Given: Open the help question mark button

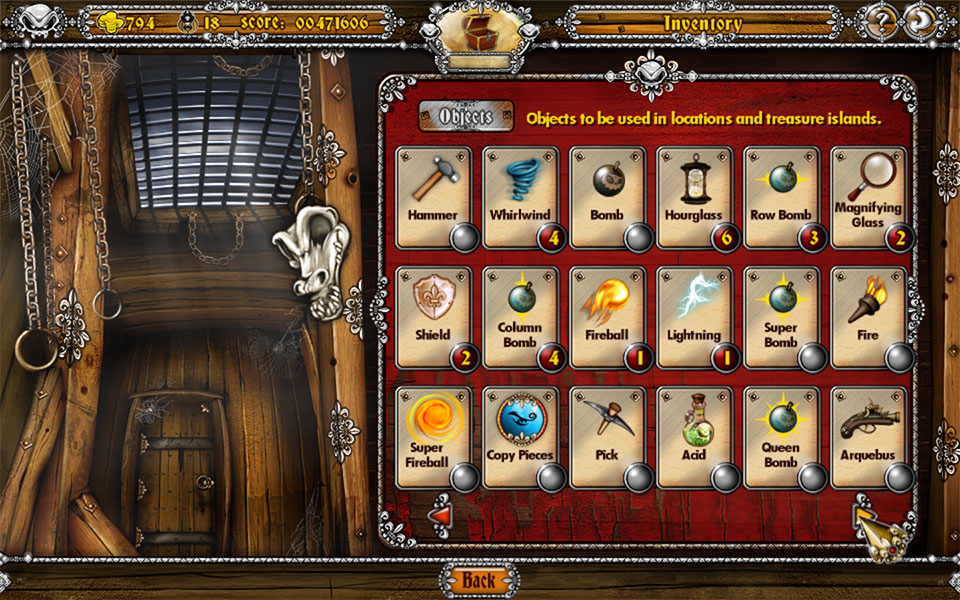Looking at the screenshot, I should [x=881, y=22].
